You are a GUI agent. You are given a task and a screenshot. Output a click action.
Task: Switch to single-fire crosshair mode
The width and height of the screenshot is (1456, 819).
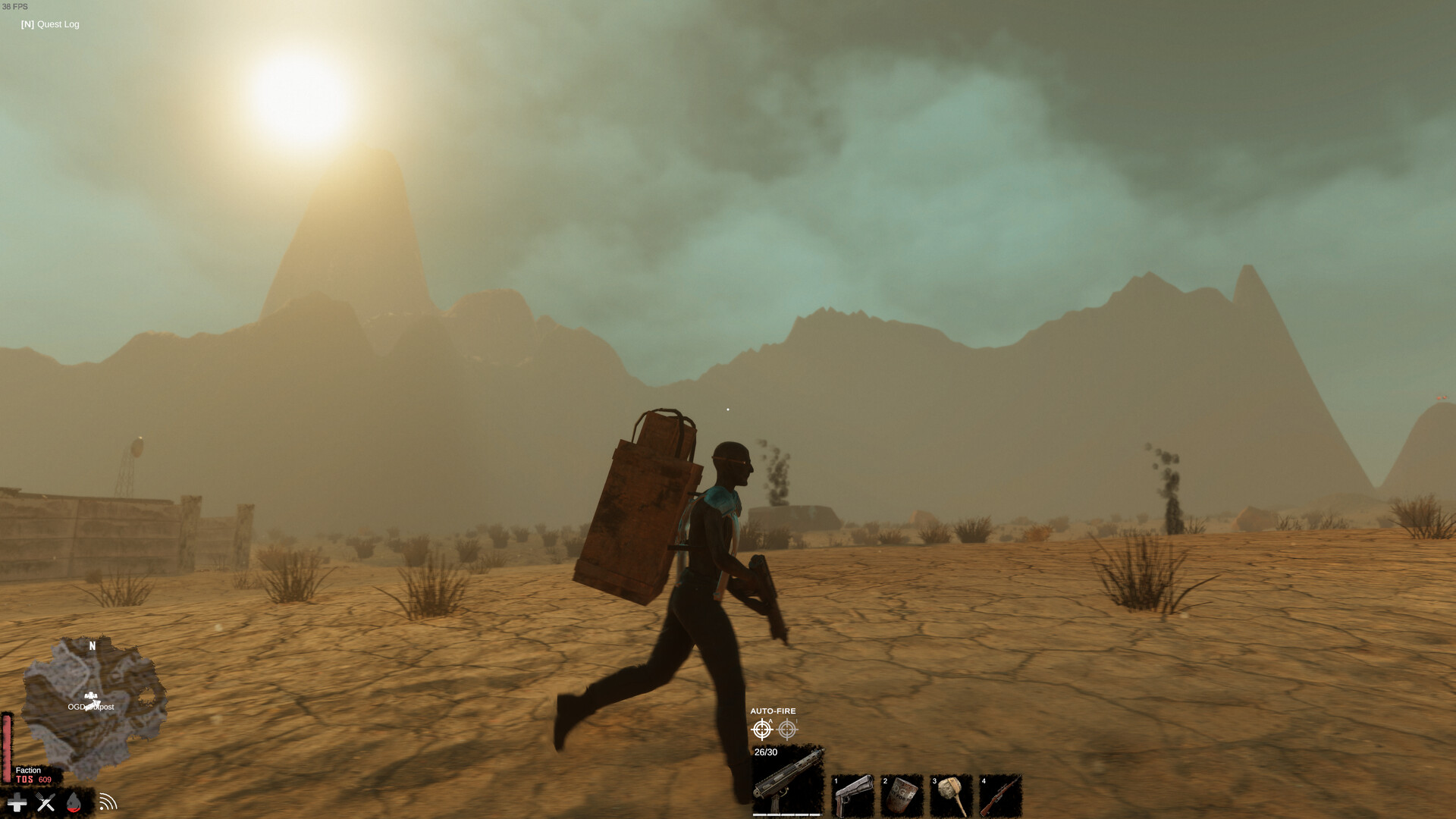coord(789,729)
